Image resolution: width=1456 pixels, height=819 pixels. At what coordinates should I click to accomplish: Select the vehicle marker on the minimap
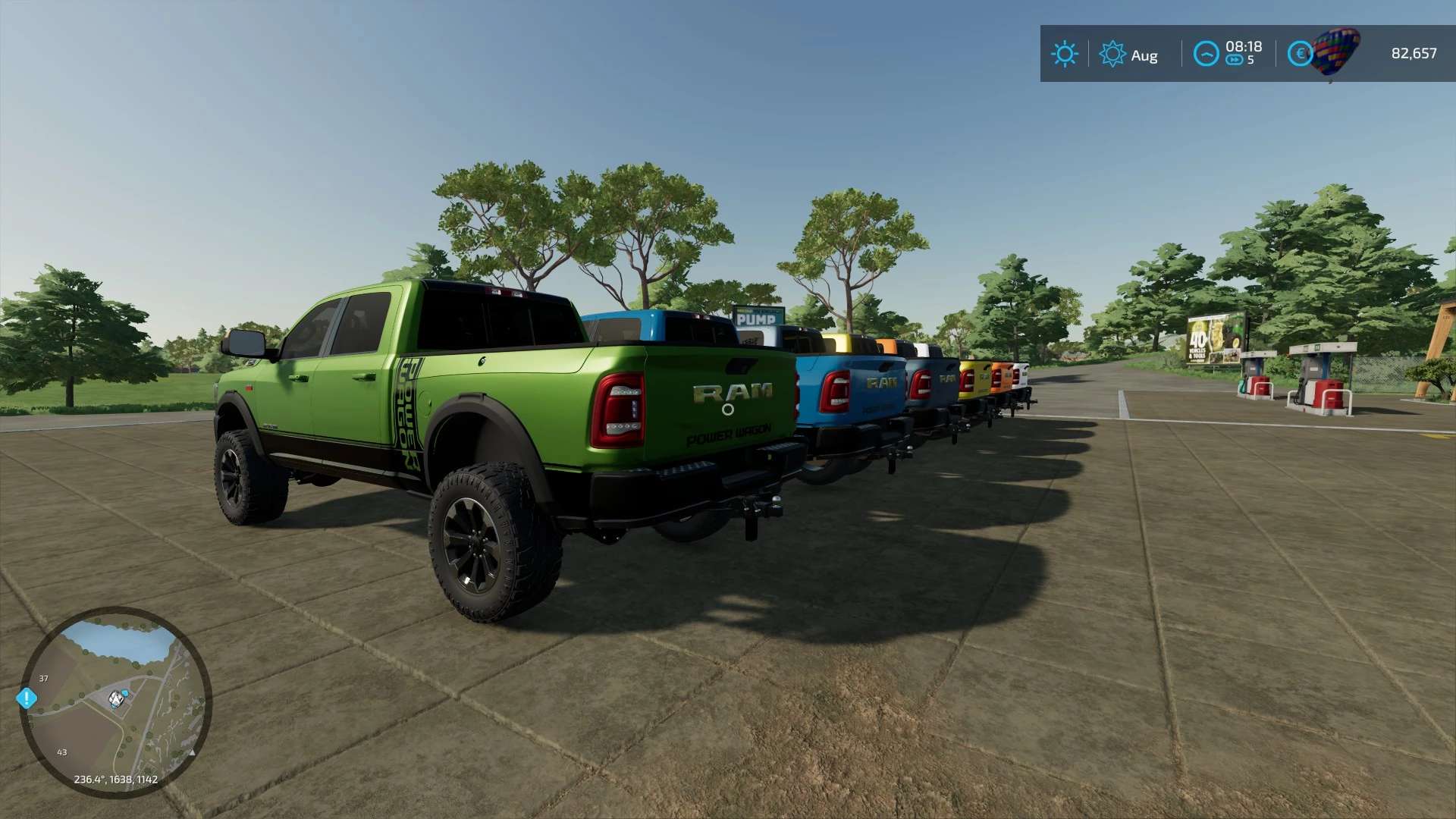(116, 698)
